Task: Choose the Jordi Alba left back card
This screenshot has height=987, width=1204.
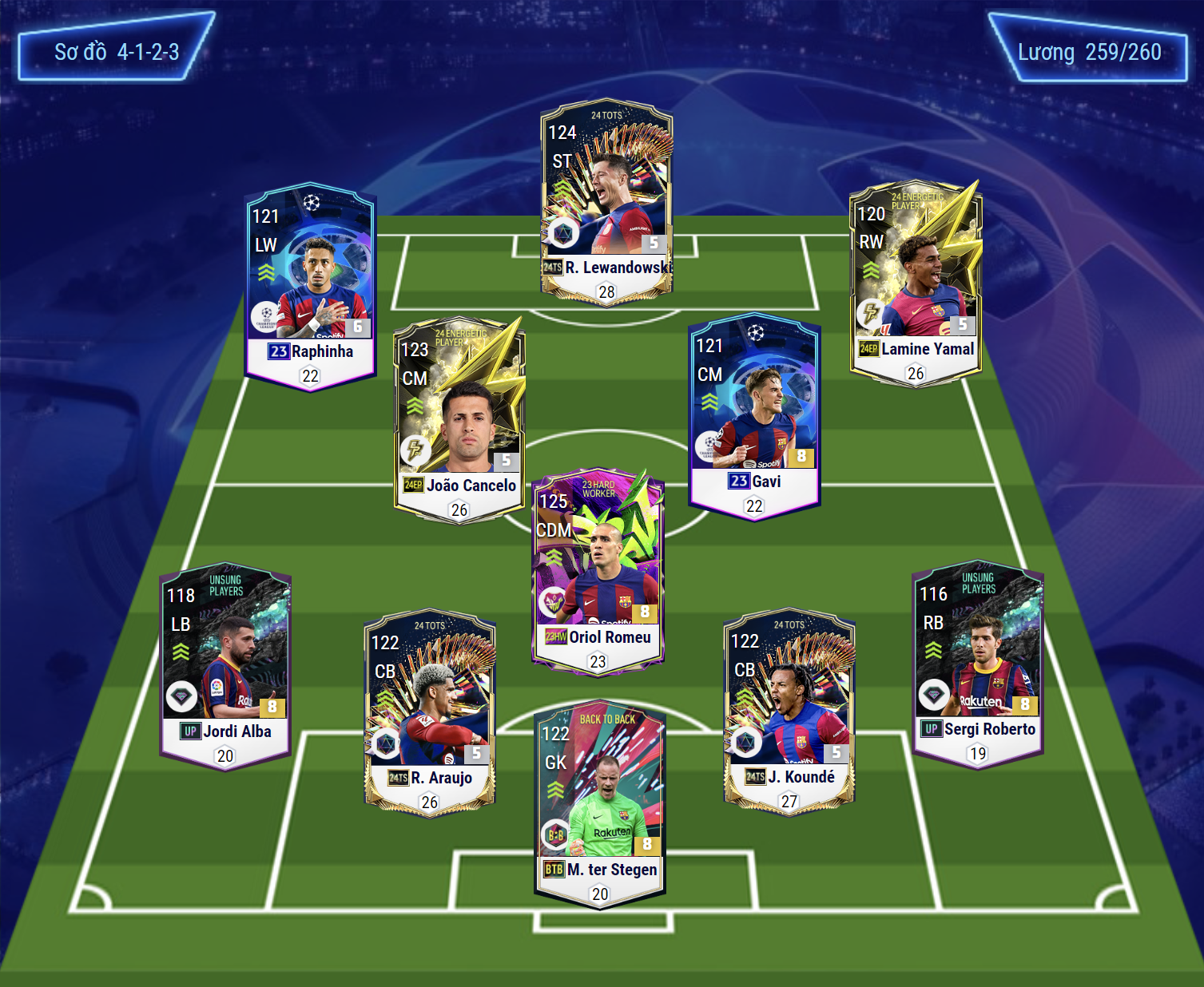Action: (225, 667)
